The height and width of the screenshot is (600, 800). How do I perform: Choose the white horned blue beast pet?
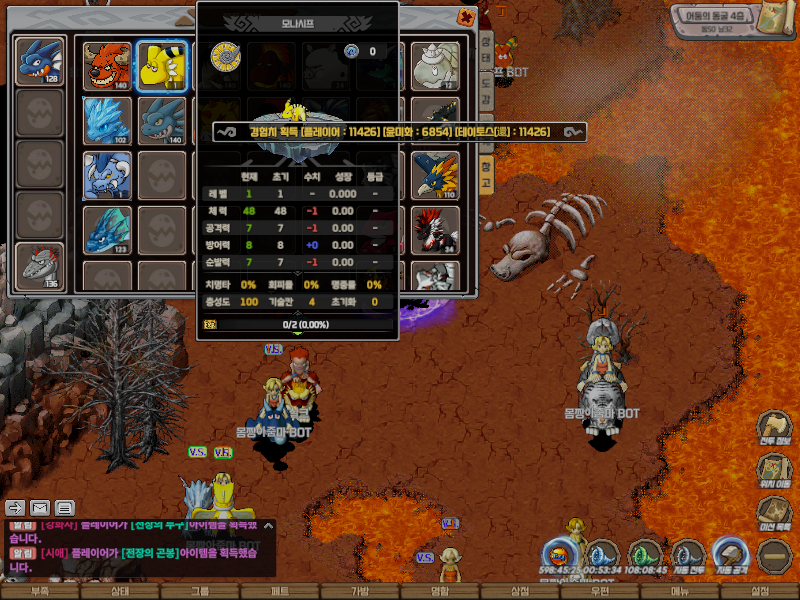click(107, 175)
